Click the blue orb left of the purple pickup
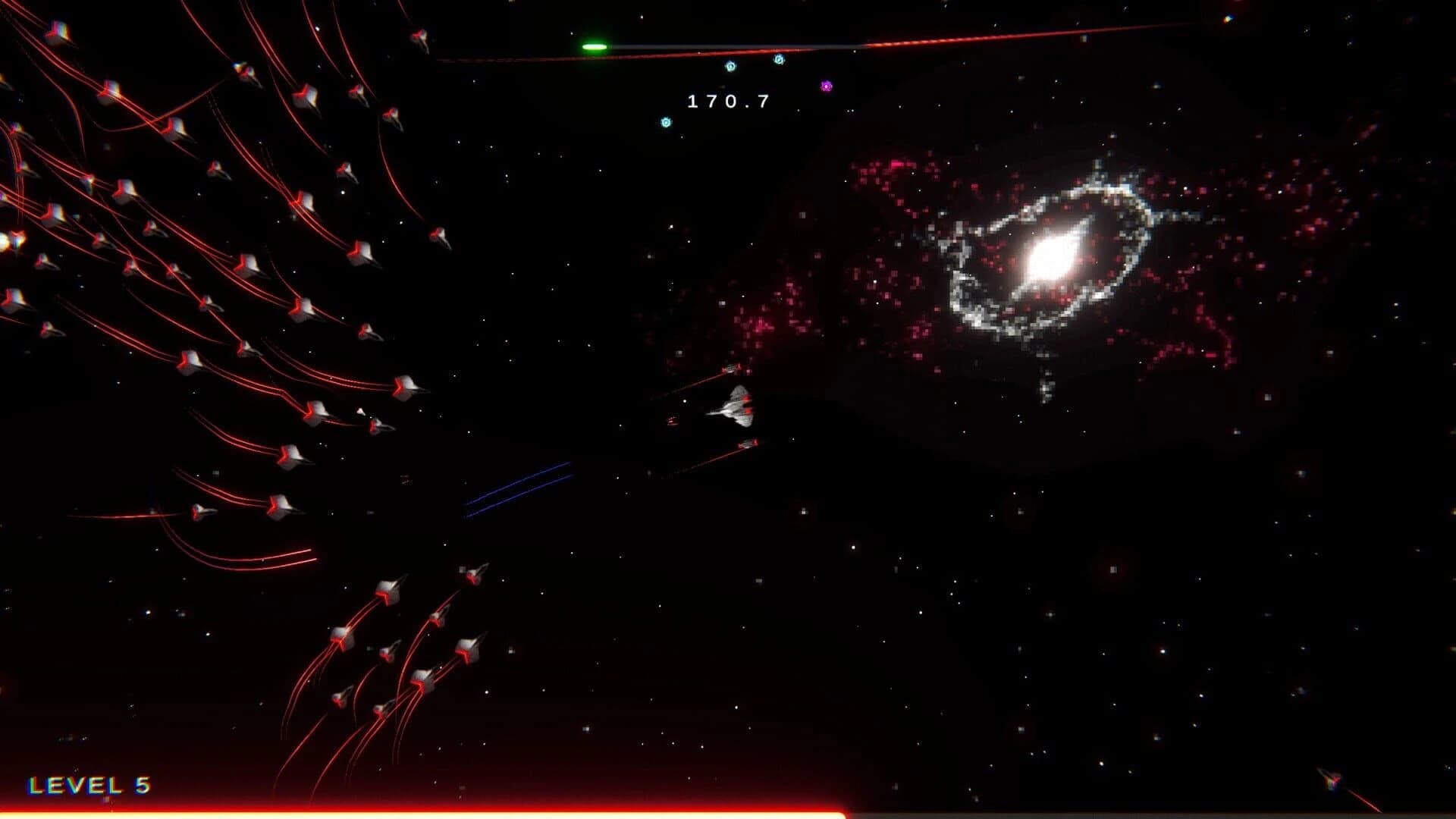Screen dimensions: 1456x819 pyautogui.click(x=779, y=59)
